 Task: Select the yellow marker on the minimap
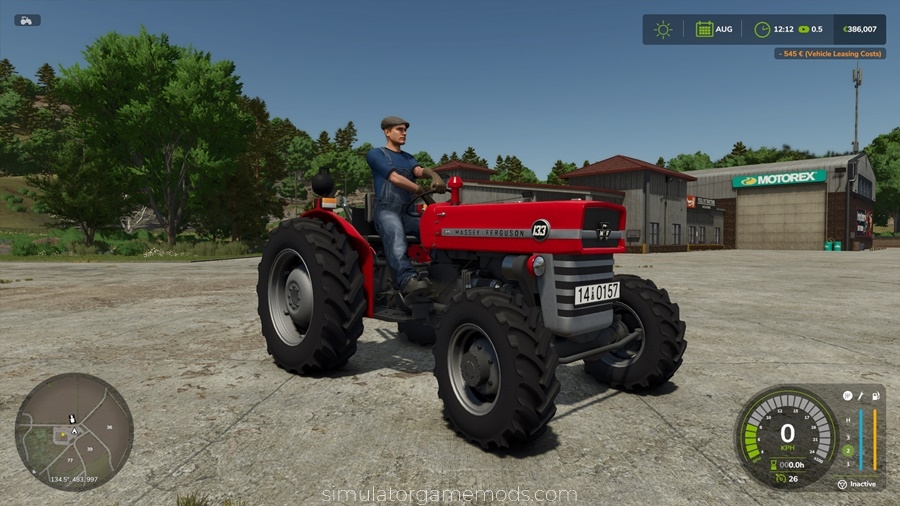coord(64,435)
